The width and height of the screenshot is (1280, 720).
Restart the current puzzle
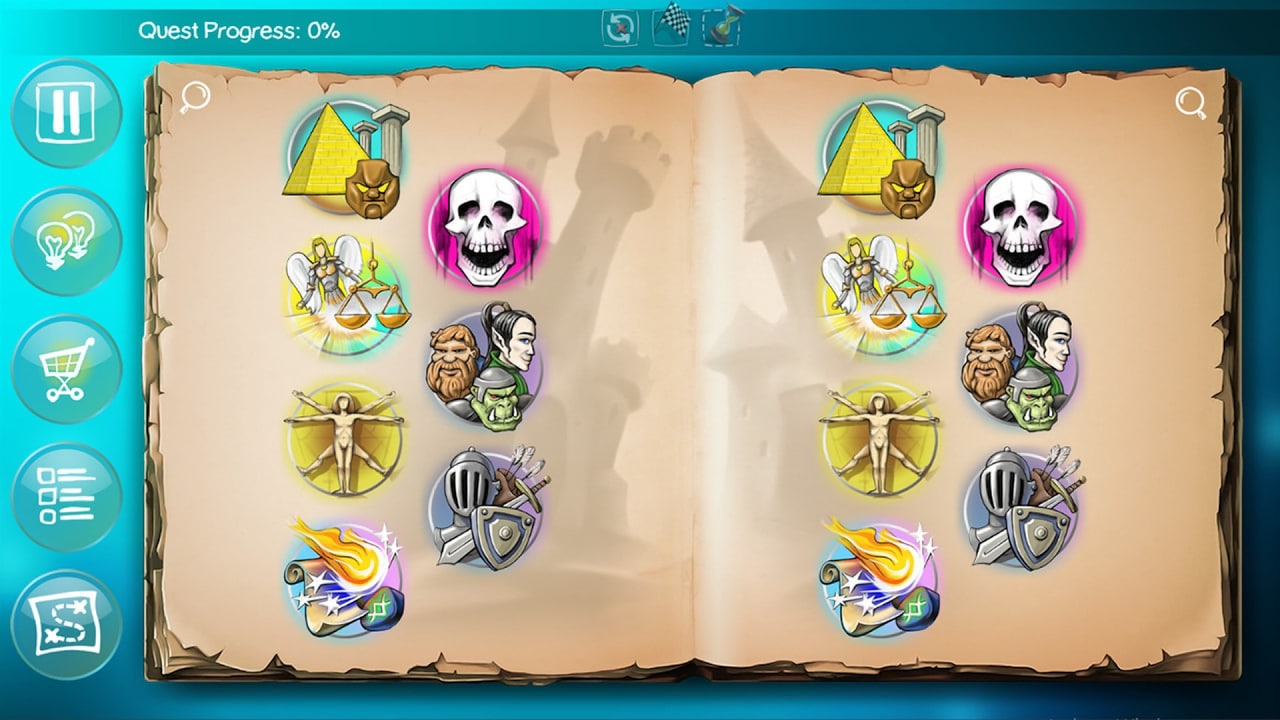pos(621,27)
